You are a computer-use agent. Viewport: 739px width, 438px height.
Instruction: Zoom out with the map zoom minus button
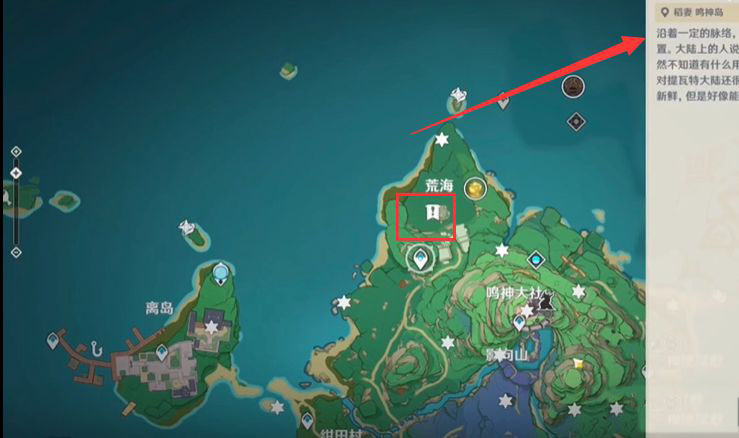pyautogui.click(x=16, y=252)
